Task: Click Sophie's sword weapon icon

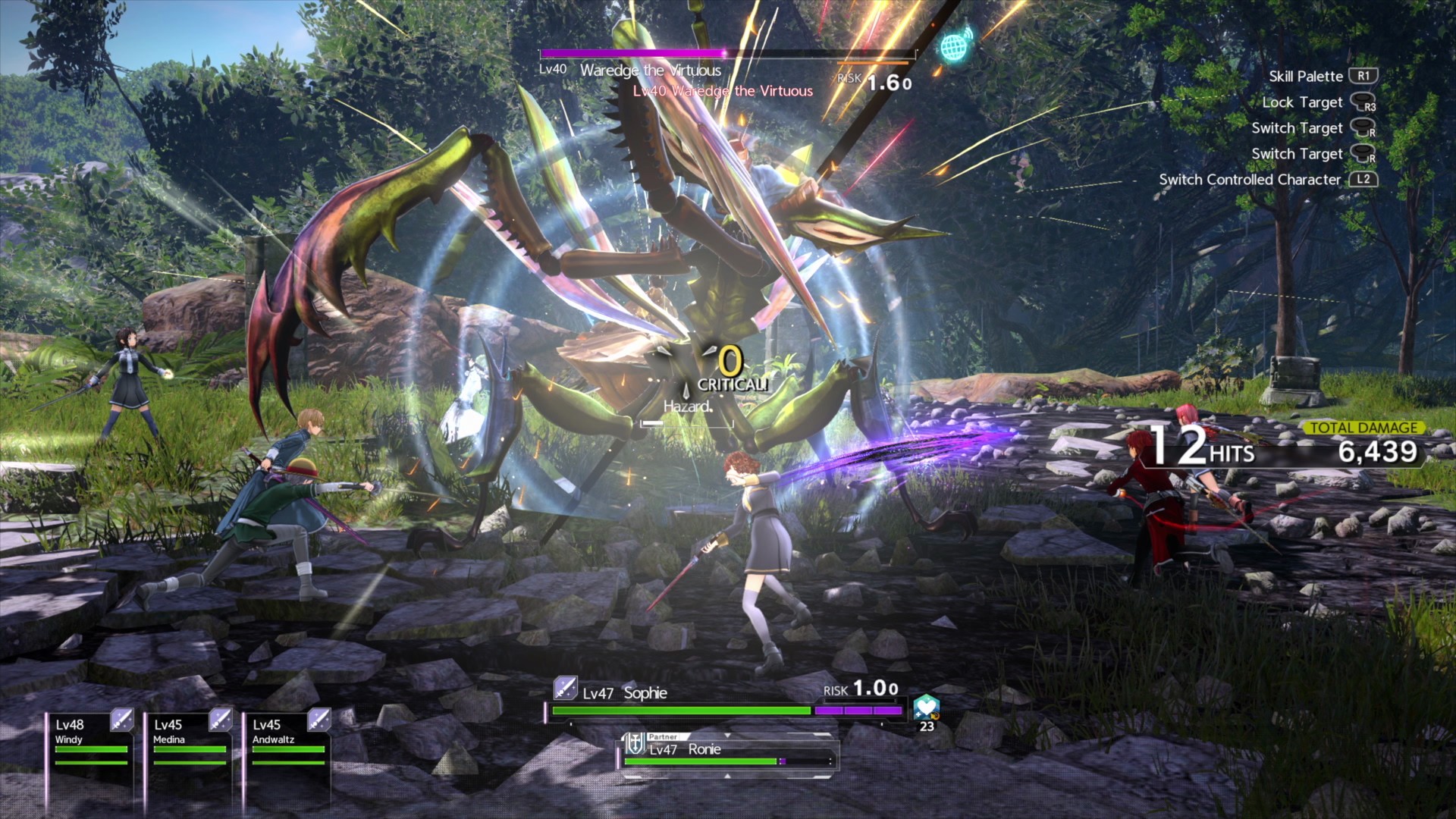Action: click(x=565, y=689)
